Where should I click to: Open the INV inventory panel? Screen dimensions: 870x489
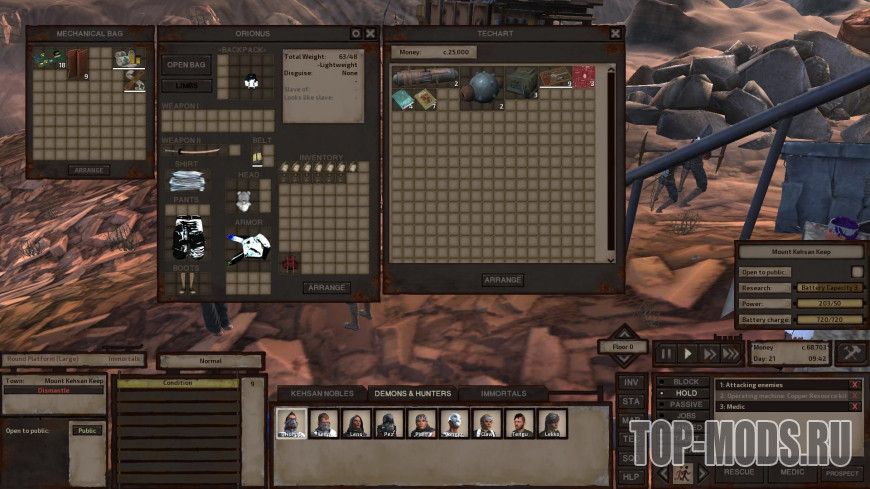632,382
